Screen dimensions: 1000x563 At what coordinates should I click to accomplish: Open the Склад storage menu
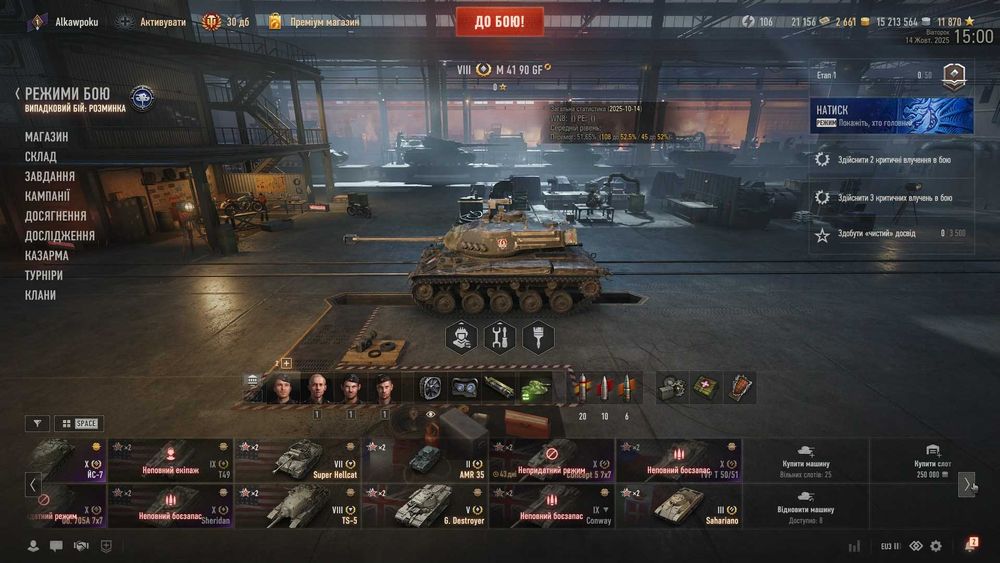41,157
